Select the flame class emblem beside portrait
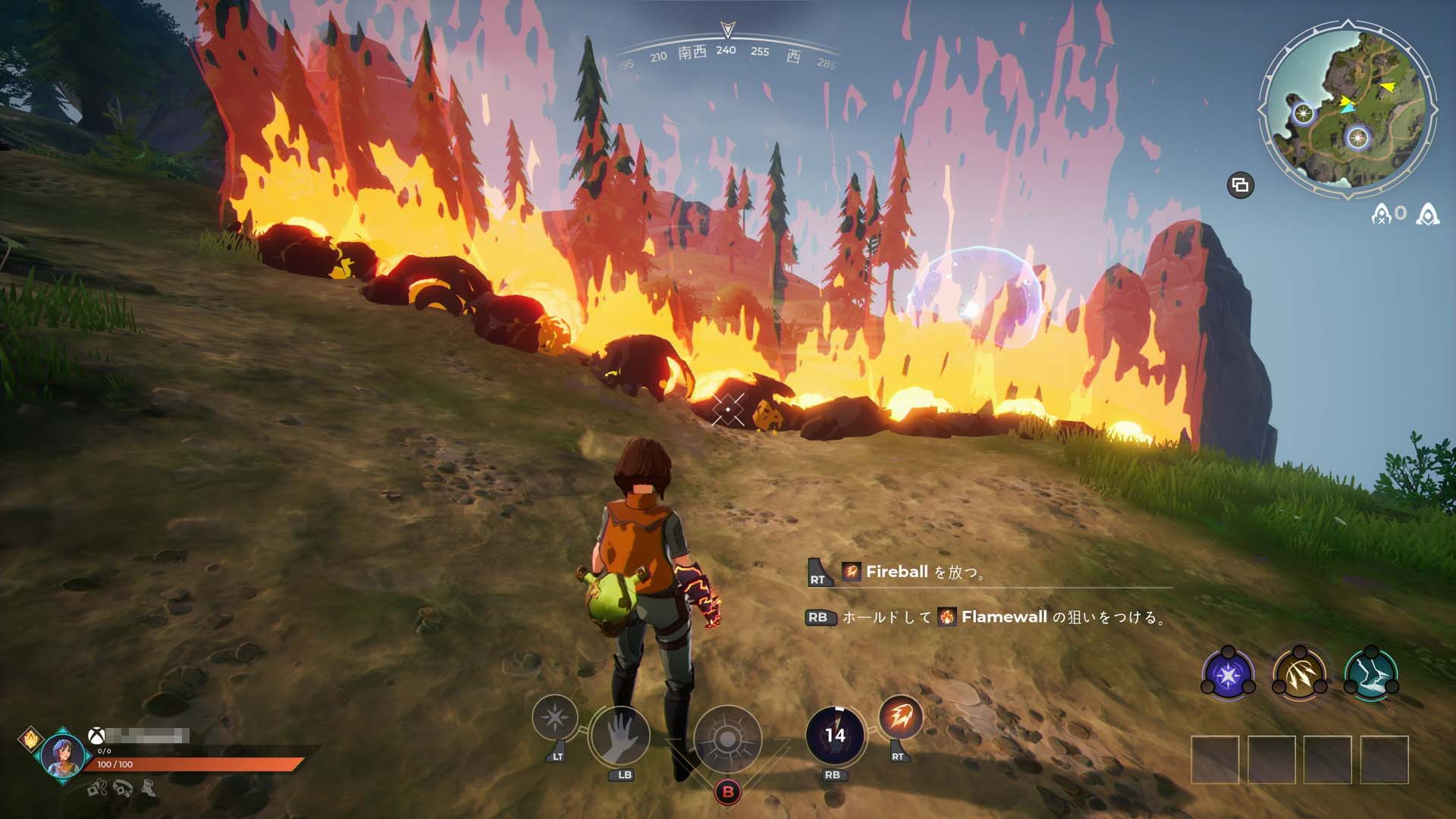Screen dimensions: 1456x819 tap(30, 736)
